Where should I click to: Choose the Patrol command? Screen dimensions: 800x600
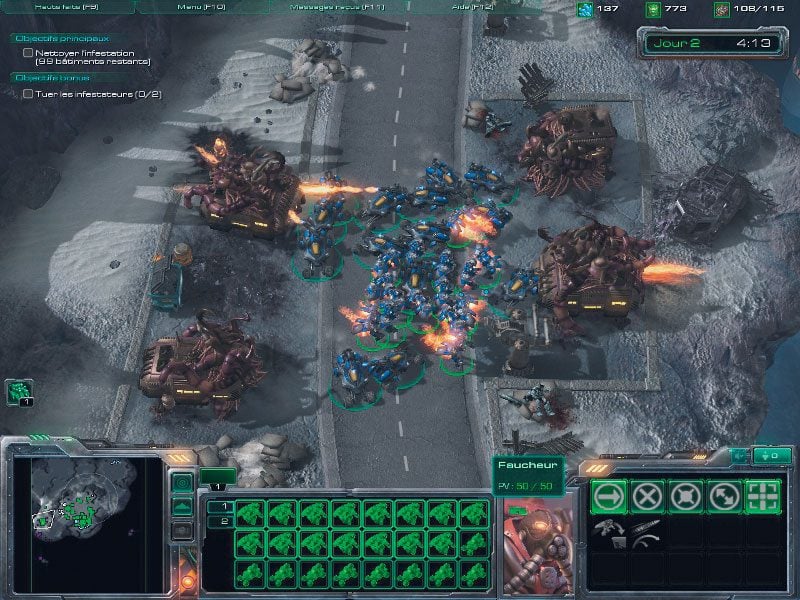click(724, 496)
